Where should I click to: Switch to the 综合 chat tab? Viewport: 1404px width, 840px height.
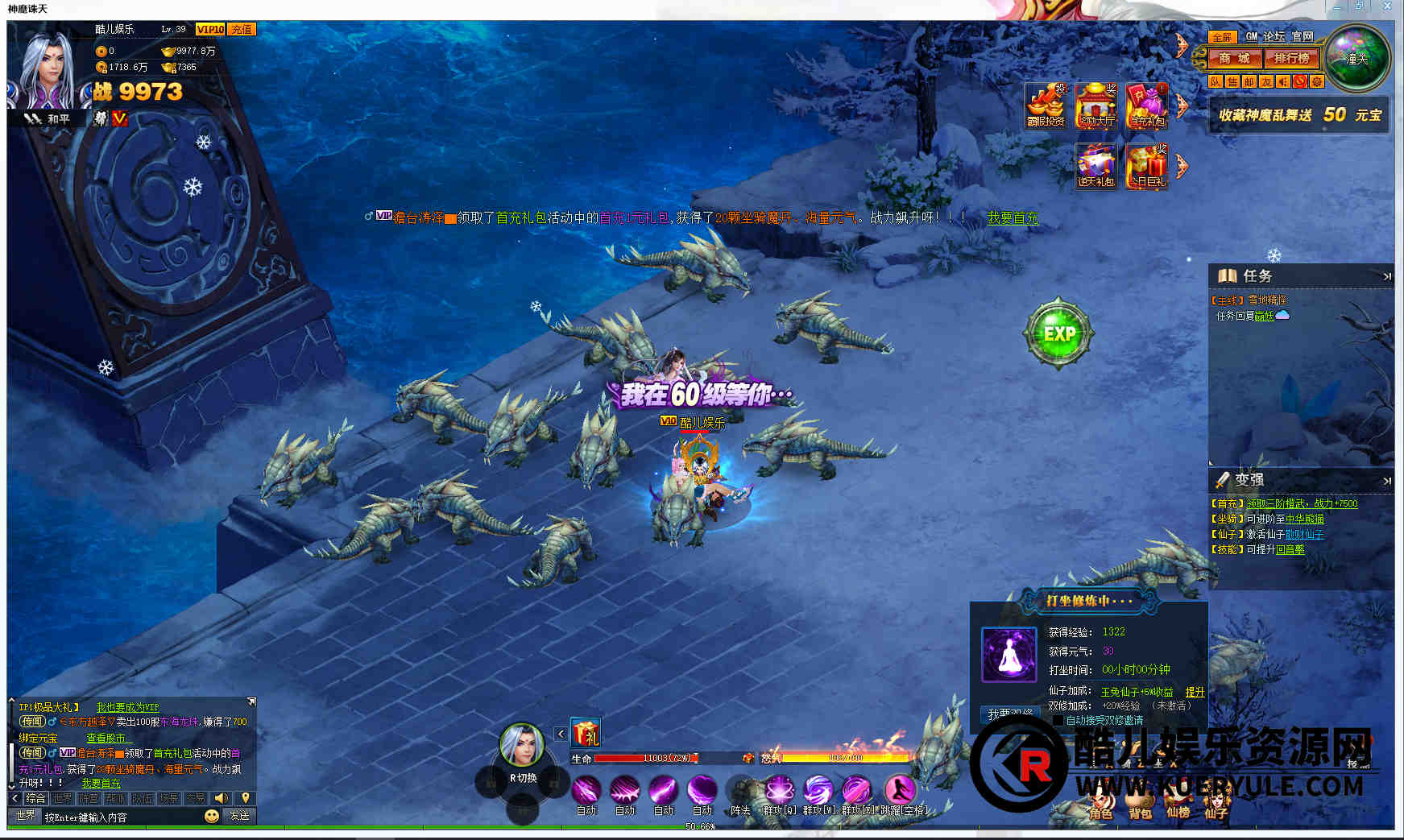(x=35, y=798)
